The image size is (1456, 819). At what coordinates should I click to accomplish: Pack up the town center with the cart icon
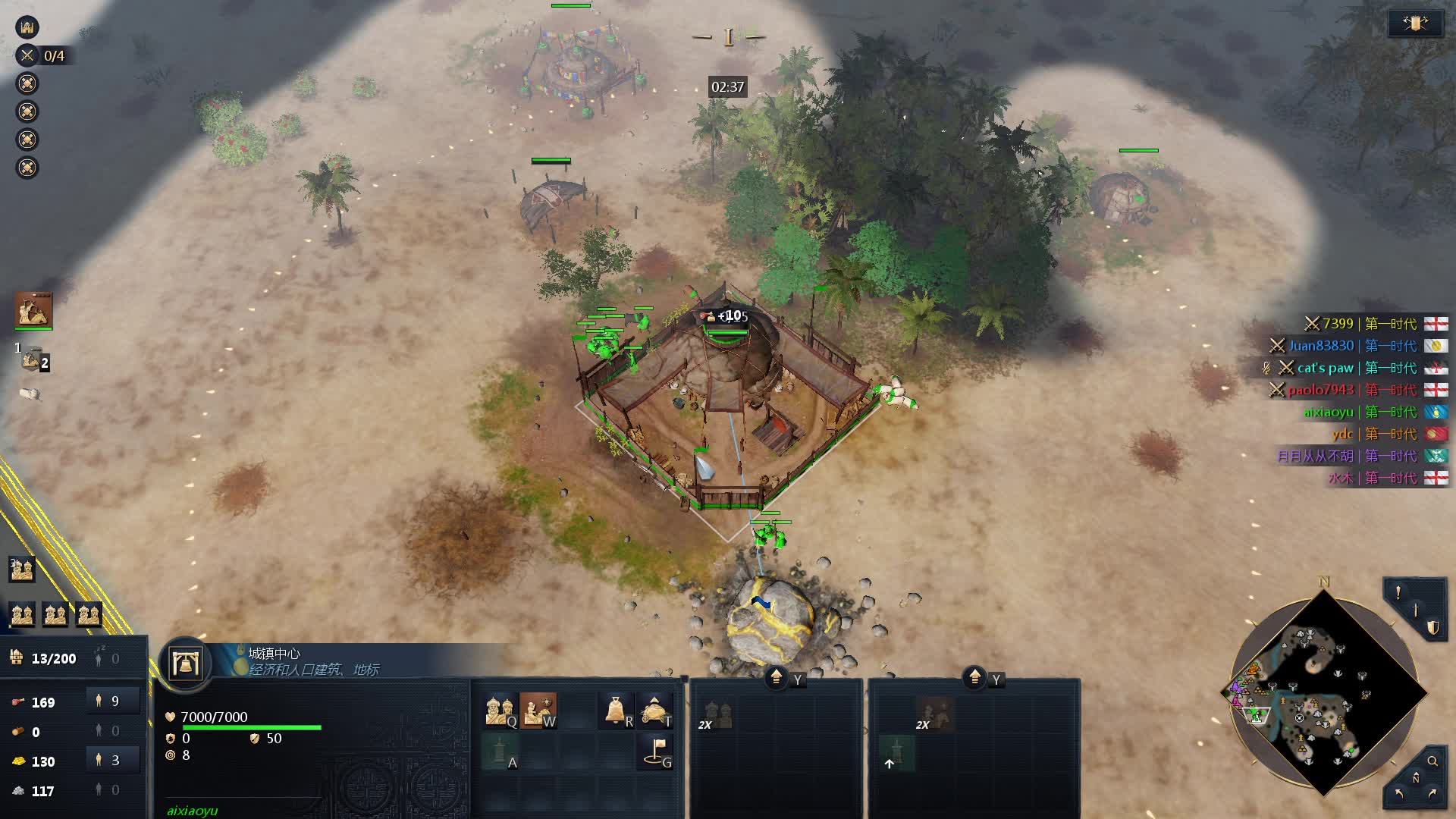(x=654, y=711)
